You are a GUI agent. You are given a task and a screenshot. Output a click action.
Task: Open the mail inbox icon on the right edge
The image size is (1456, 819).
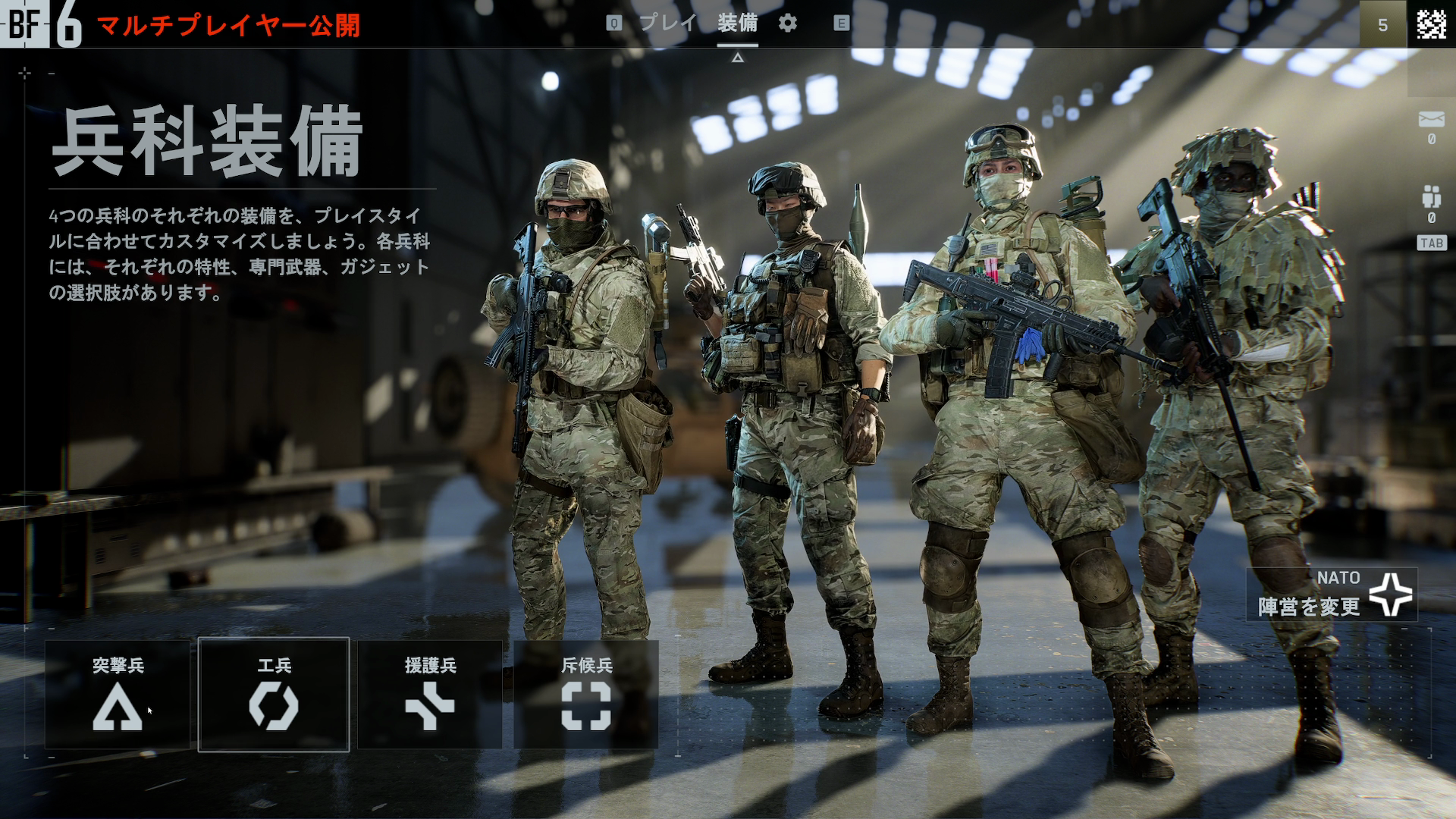(1432, 118)
